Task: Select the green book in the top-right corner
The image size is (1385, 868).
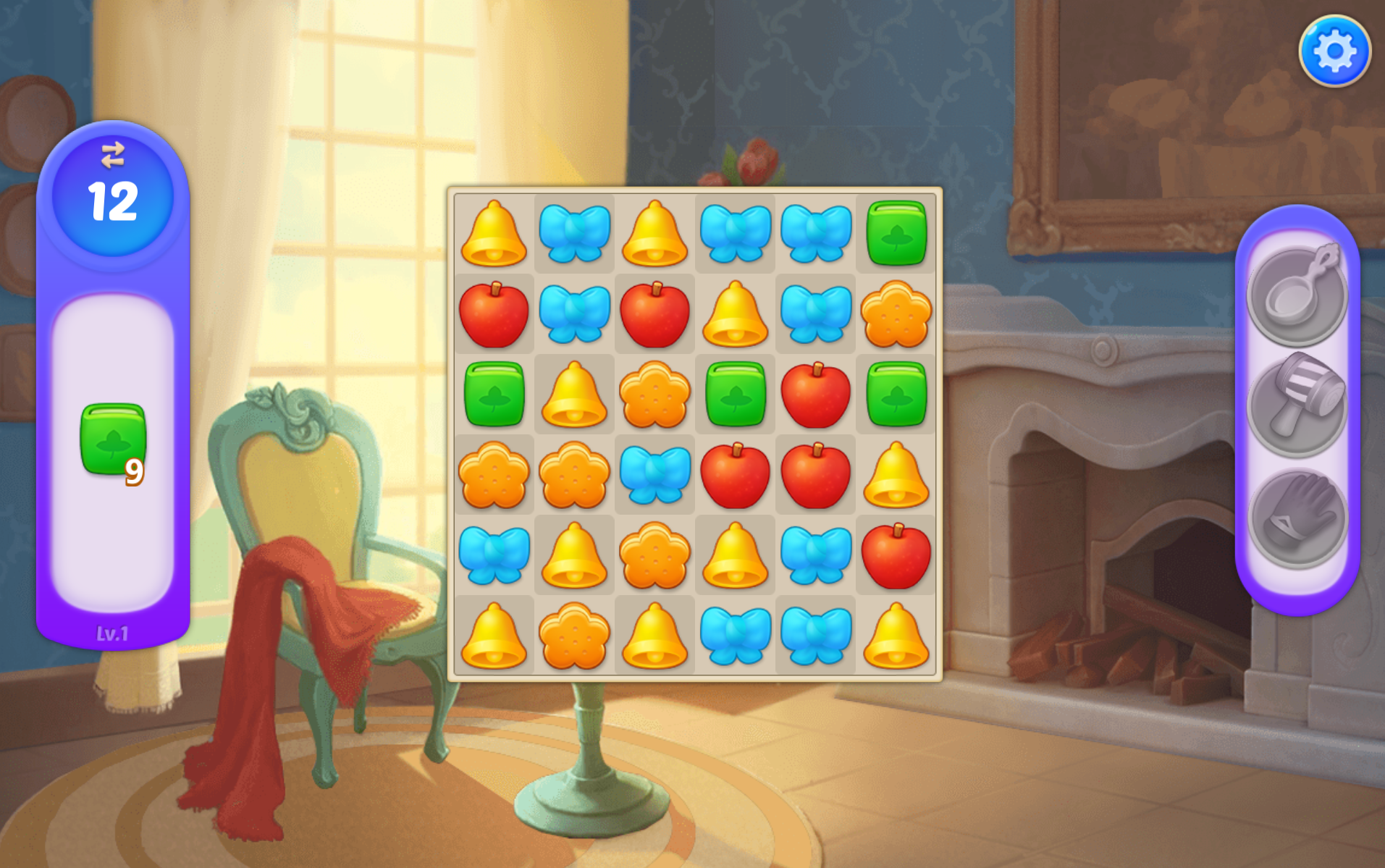Action: pos(896,232)
